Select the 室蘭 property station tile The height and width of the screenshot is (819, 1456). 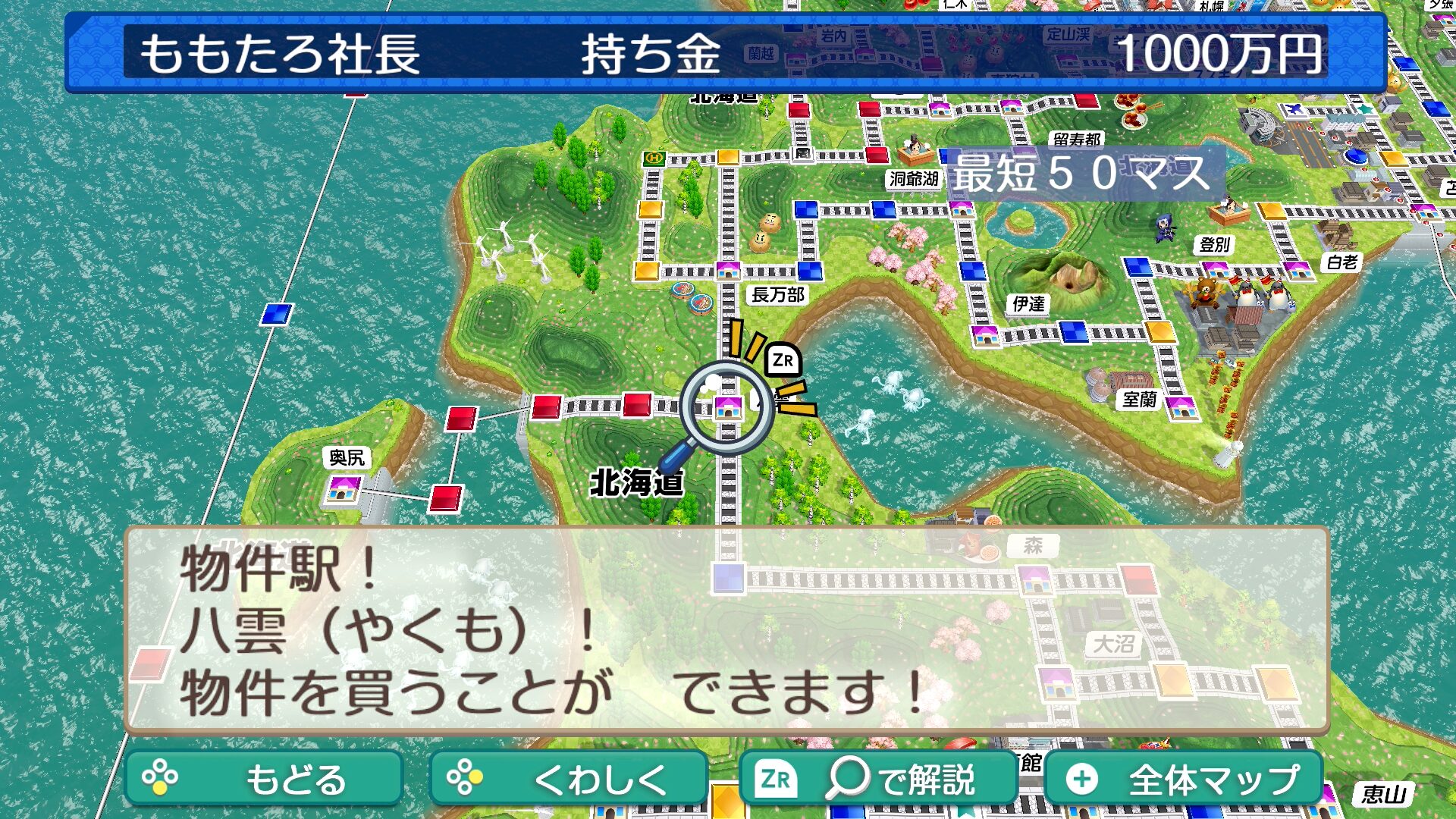click(1181, 408)
